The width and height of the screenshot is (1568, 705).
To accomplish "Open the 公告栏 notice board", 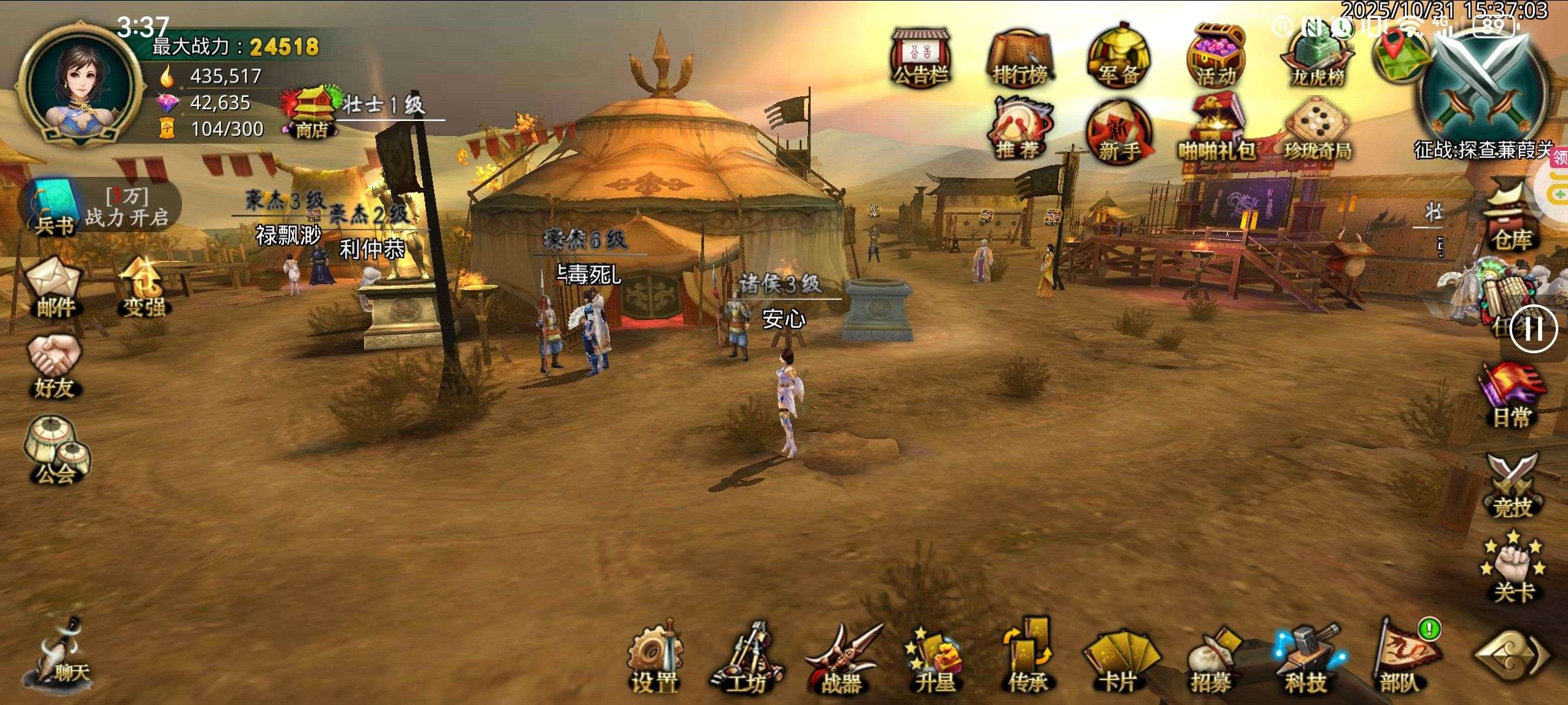I will coord(921,57).
